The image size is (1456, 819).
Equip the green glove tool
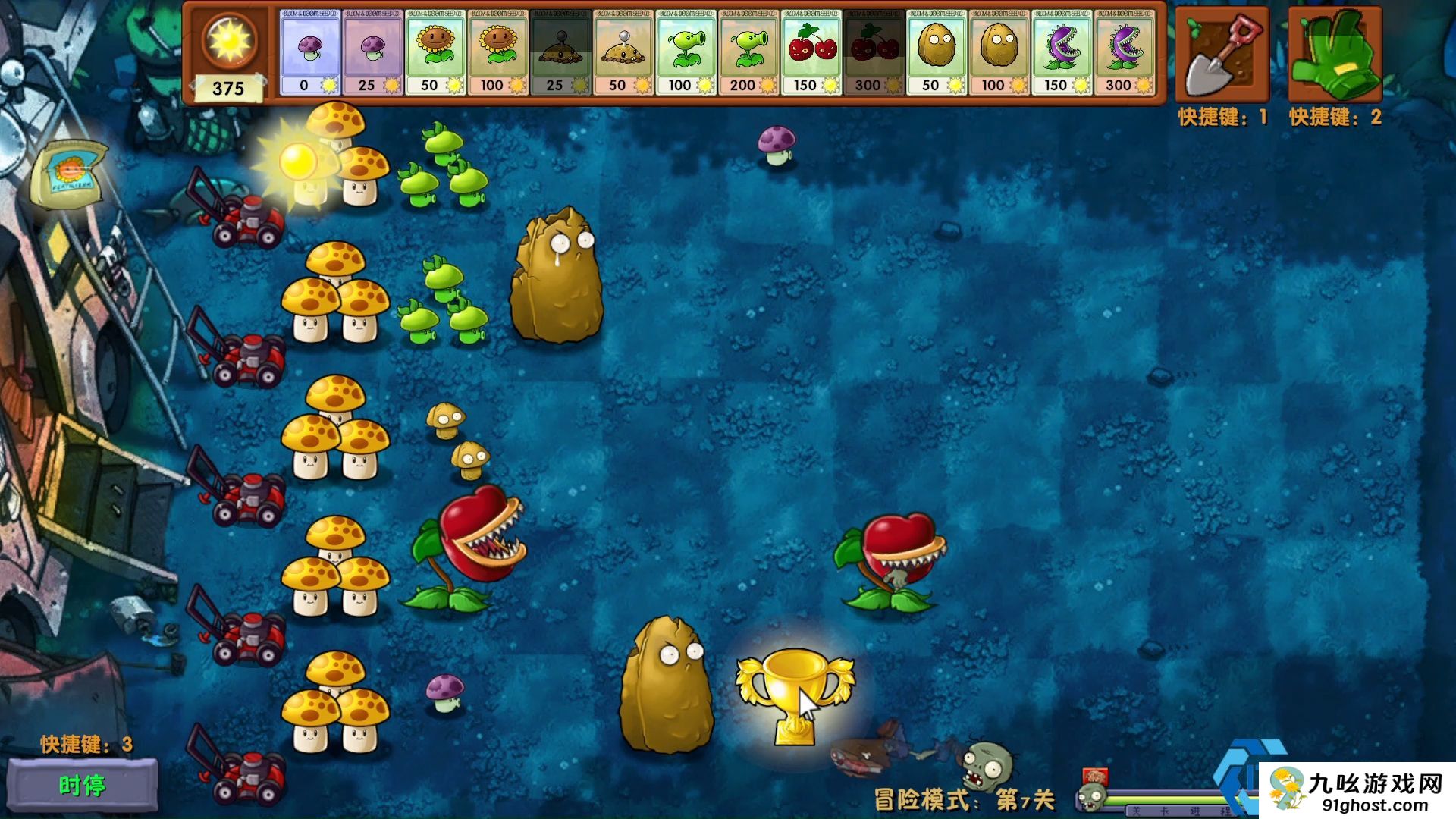coord(1335,55)
